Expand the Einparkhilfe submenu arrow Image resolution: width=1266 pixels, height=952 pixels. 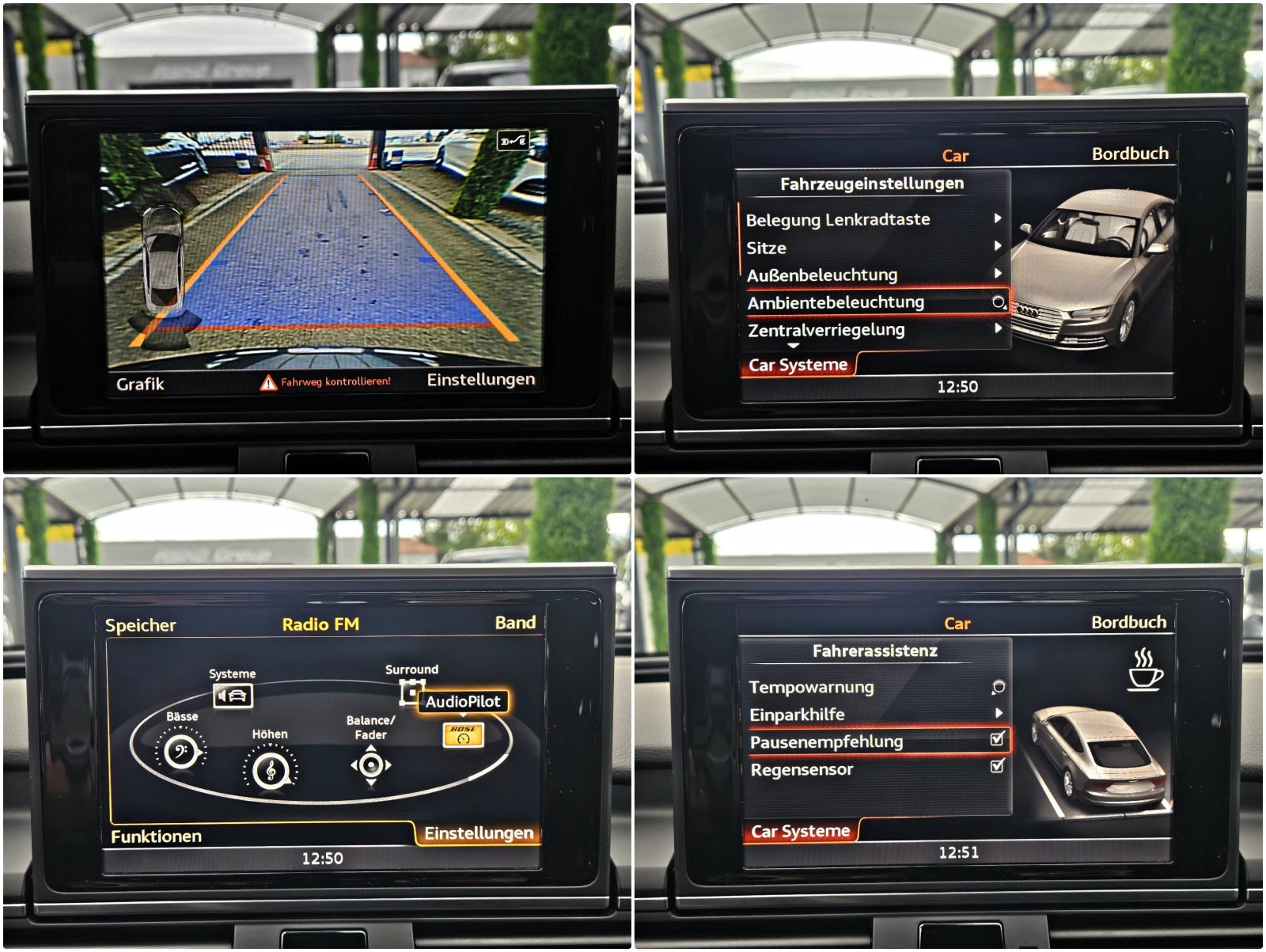click(x=999, y=713)
